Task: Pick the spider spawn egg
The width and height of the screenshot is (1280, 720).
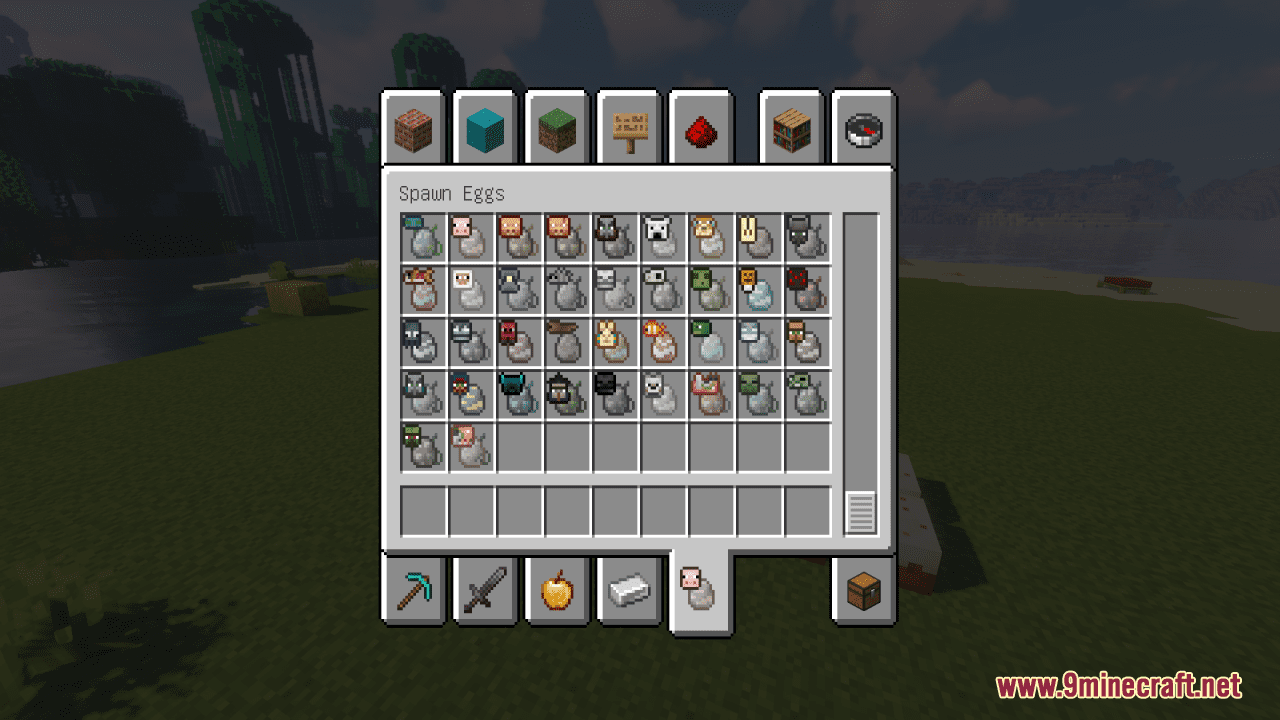Action: 806,290
